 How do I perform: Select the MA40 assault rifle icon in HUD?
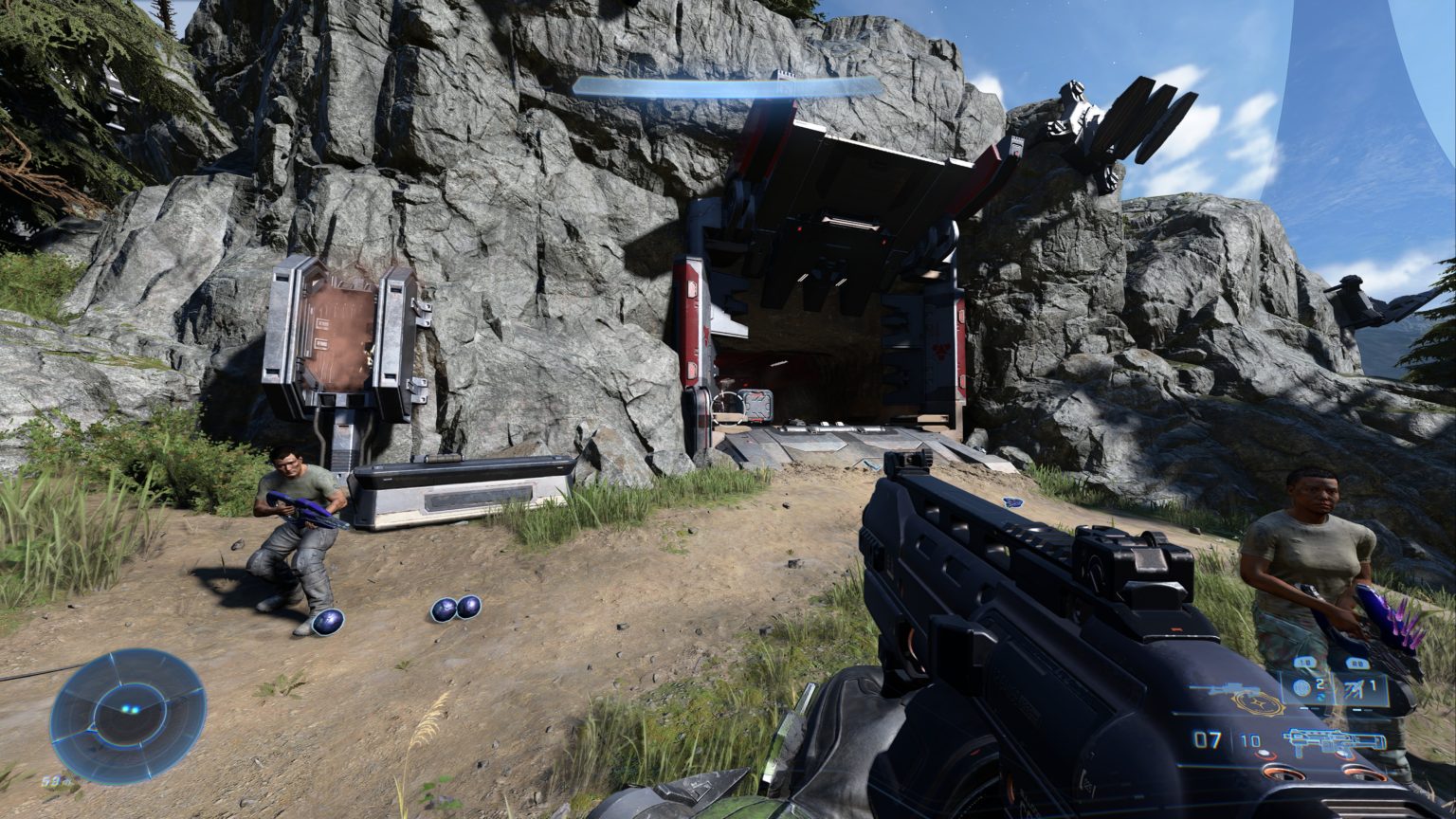(1337, 739)
